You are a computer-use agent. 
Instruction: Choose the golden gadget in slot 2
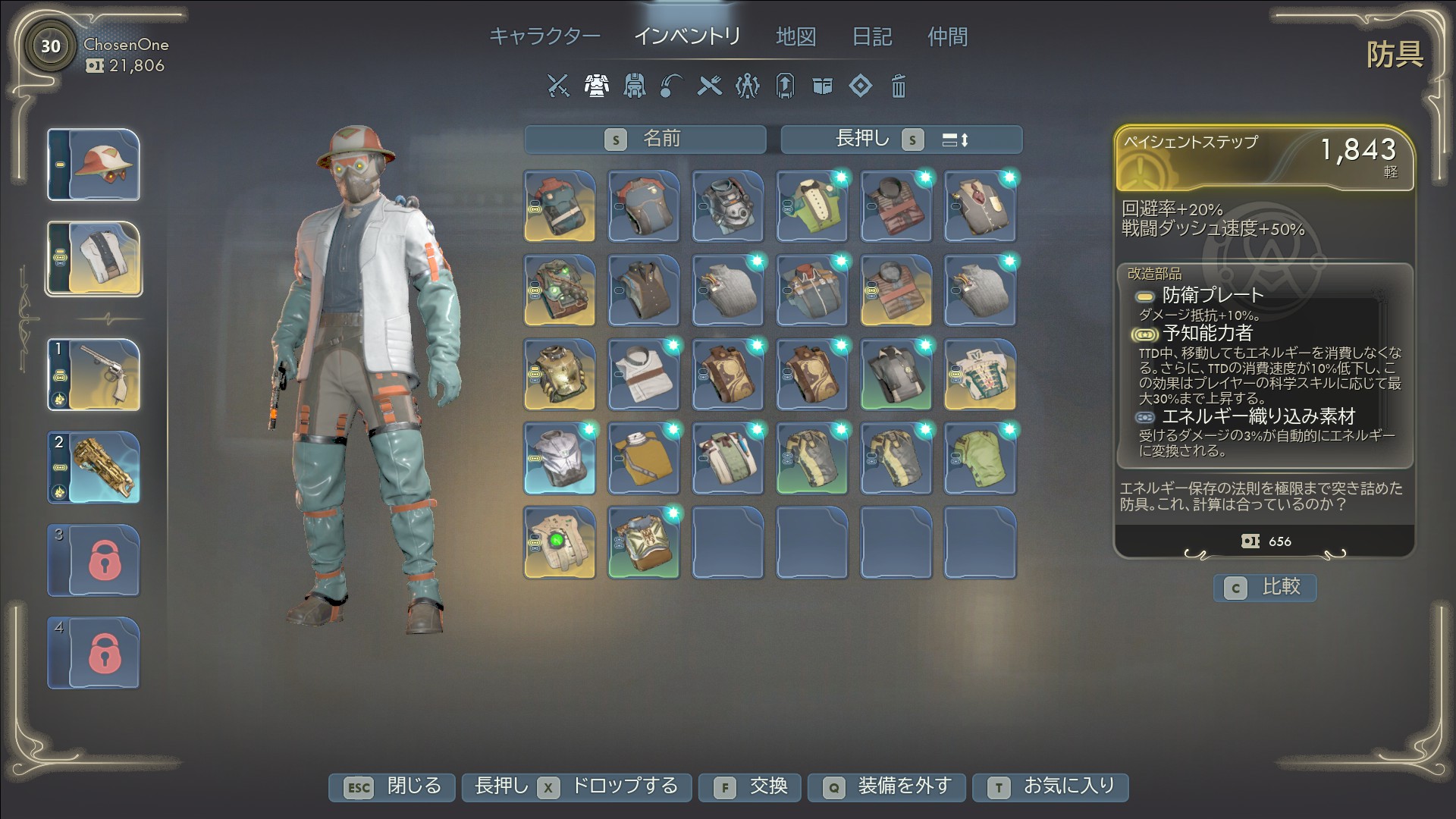click(94, 467)
